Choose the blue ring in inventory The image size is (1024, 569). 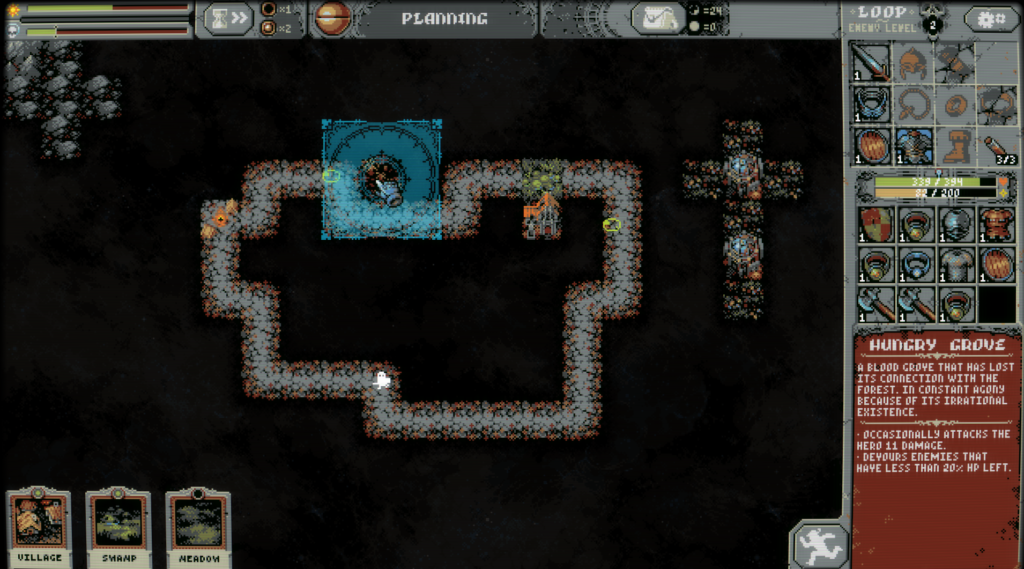(915, 265)
